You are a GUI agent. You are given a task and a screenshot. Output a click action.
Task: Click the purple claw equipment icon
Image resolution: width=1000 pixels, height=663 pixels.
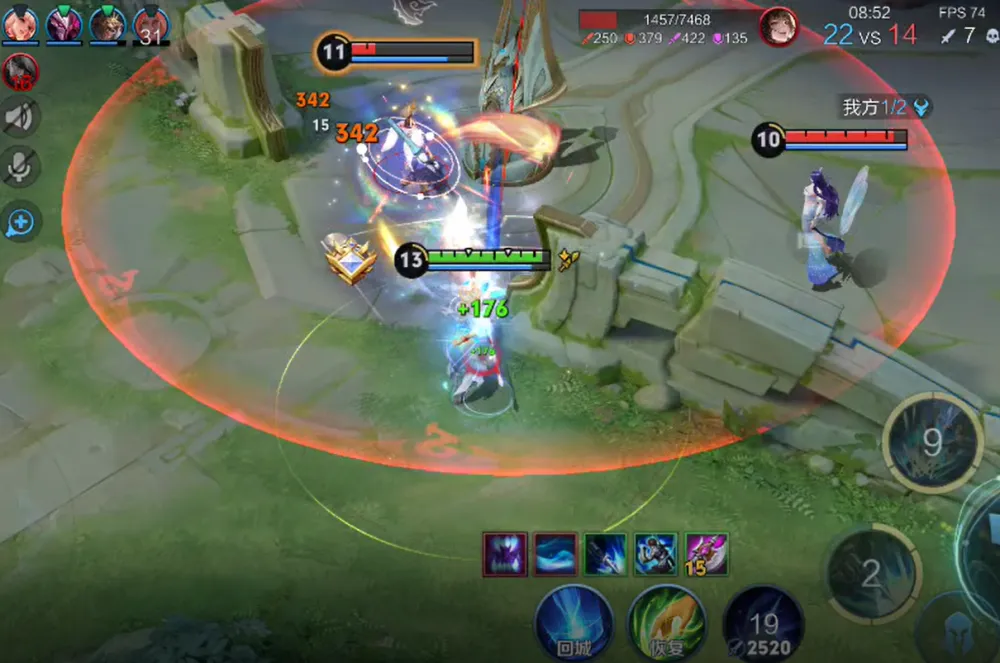(x=505, y=553)
